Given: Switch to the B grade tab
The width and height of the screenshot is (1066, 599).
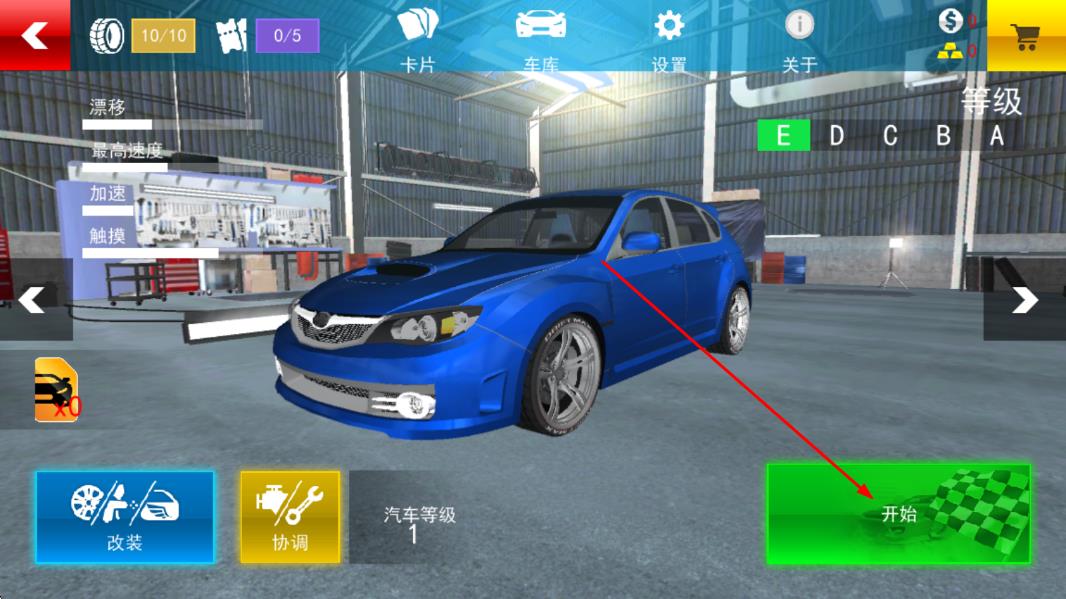Looking at the screenshot, I should point(943,135).
